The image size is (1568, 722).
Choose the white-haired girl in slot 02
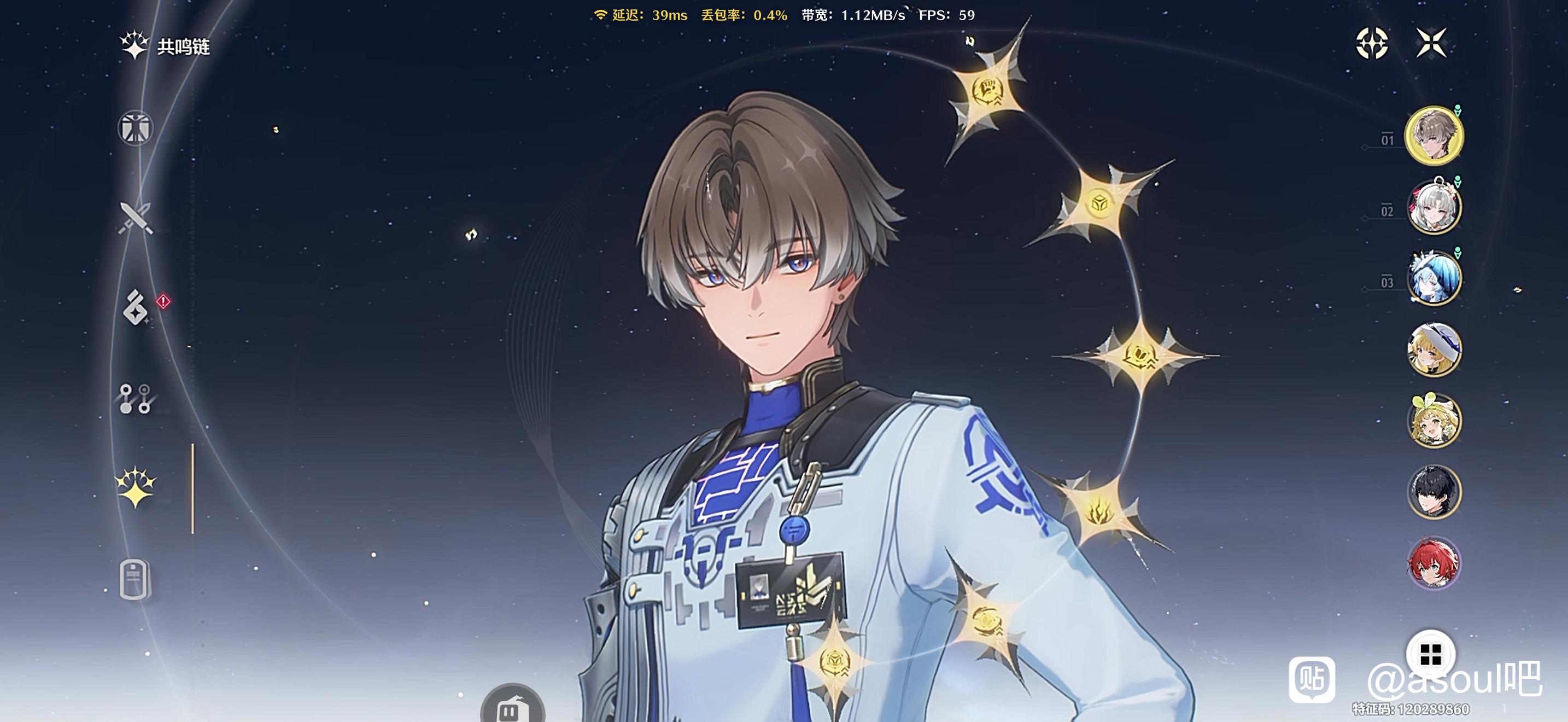(1434, 207)
